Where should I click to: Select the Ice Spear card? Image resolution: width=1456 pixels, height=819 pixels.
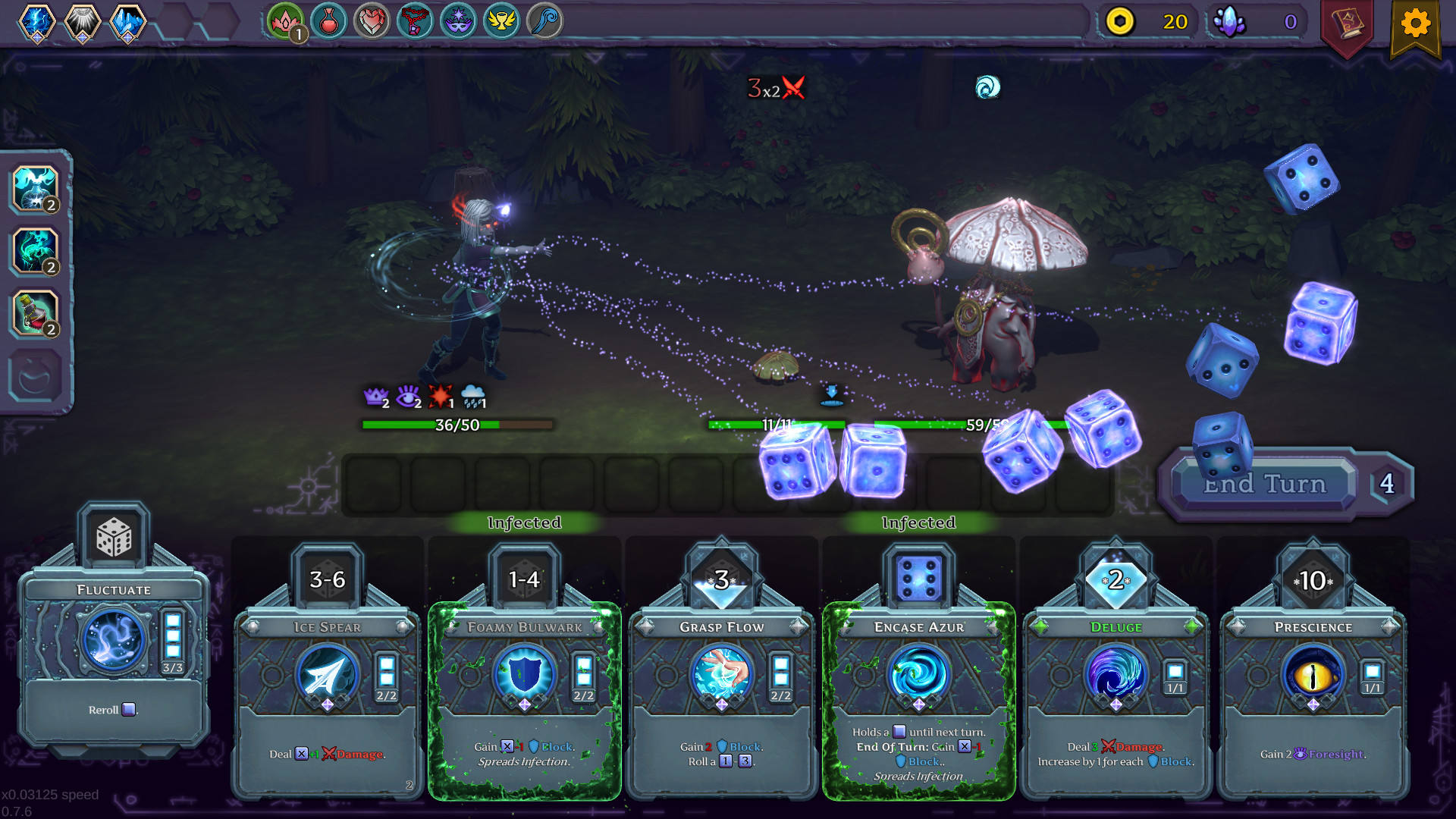pyautogui.click(x=326, y=698)
